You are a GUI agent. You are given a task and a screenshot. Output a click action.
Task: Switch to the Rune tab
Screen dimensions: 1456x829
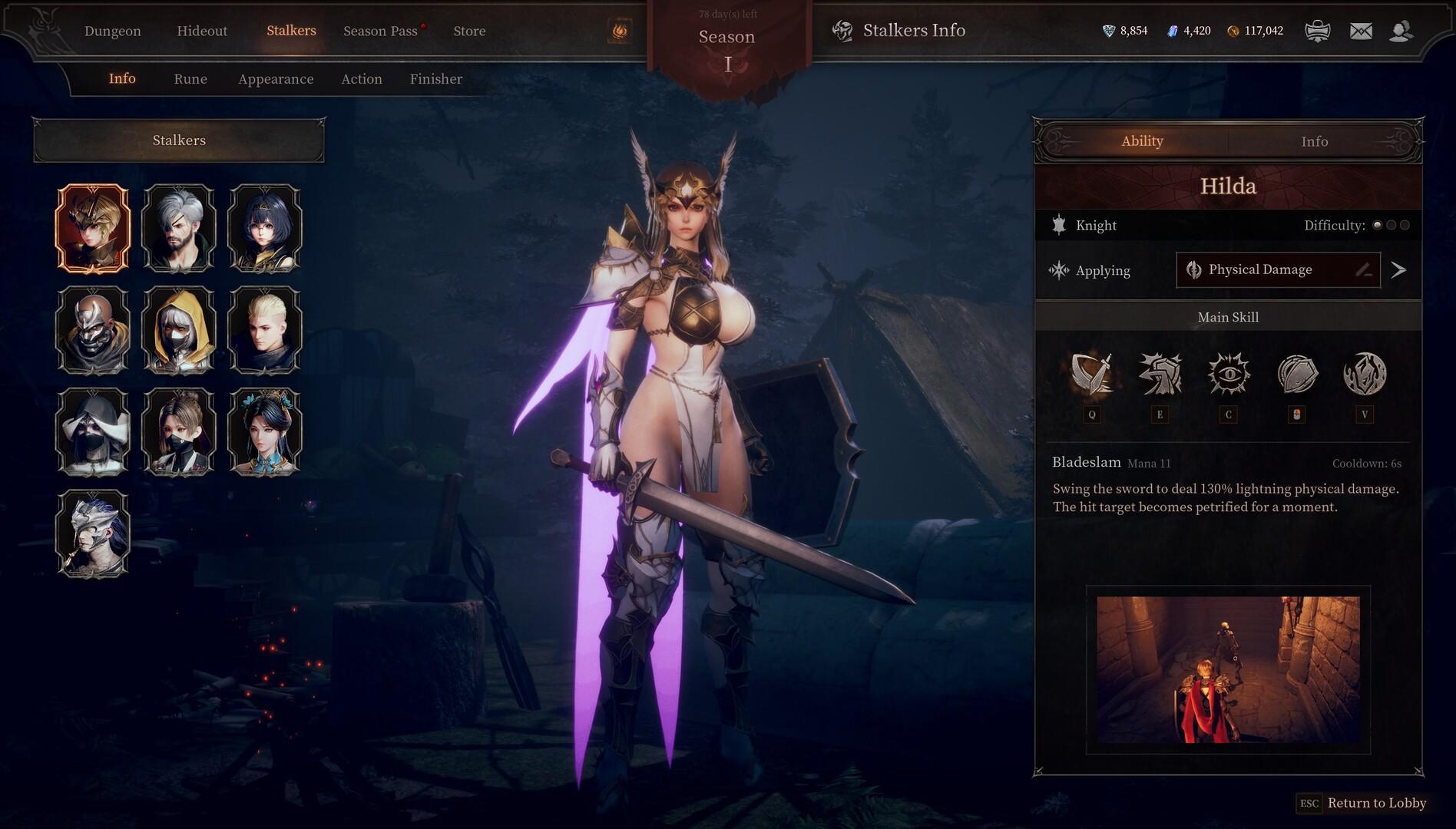[x=190, y=78]
